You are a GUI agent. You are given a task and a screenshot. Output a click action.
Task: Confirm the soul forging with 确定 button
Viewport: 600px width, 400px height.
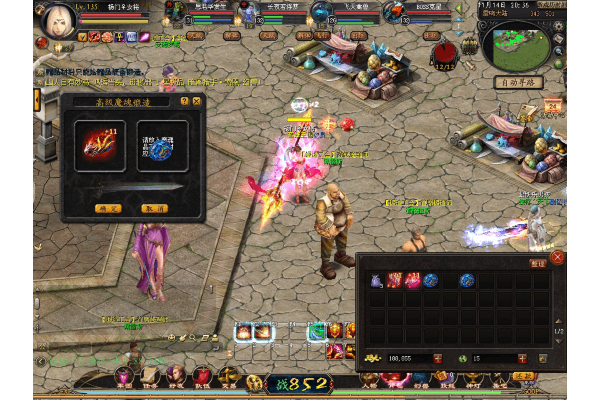tap(108, 208)
